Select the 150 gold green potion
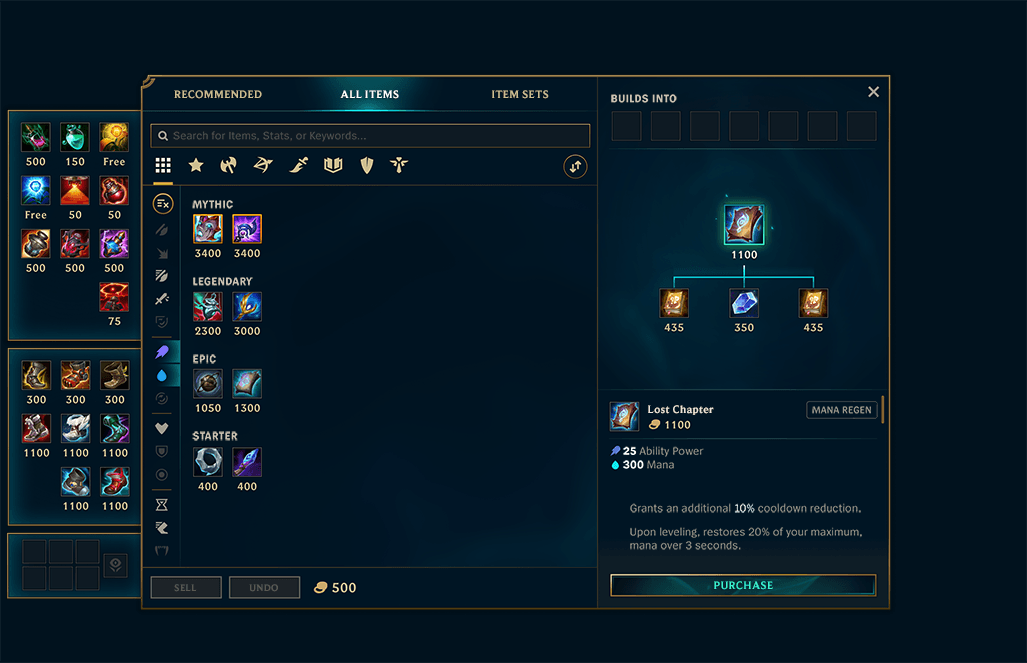This screenshot has width=1027, height=663. (x=75, y=137)
